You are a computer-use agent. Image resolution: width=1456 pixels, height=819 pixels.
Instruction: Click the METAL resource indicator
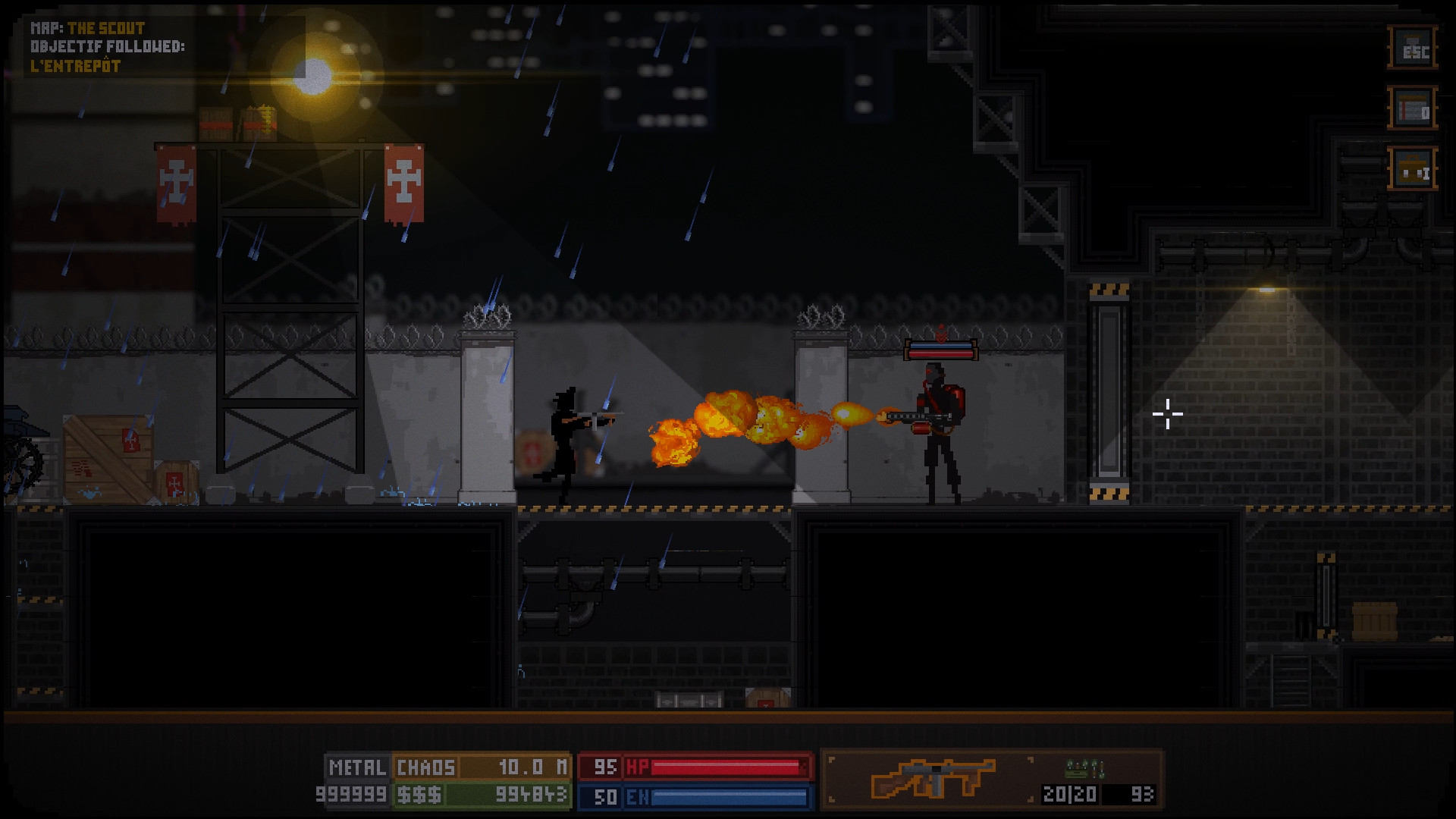(356, 768)
